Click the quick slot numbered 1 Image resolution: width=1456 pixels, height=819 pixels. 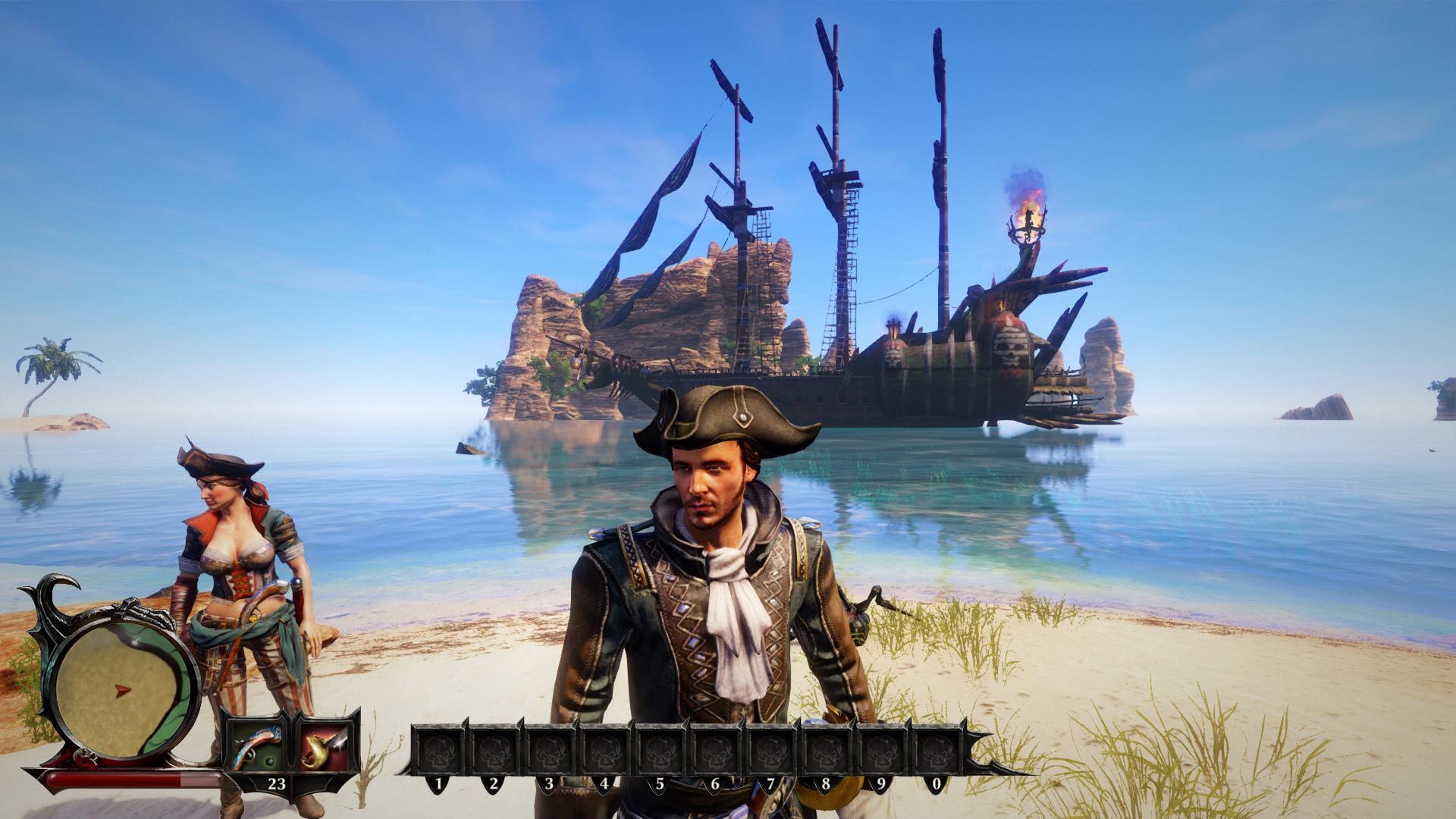pos(438,751)
